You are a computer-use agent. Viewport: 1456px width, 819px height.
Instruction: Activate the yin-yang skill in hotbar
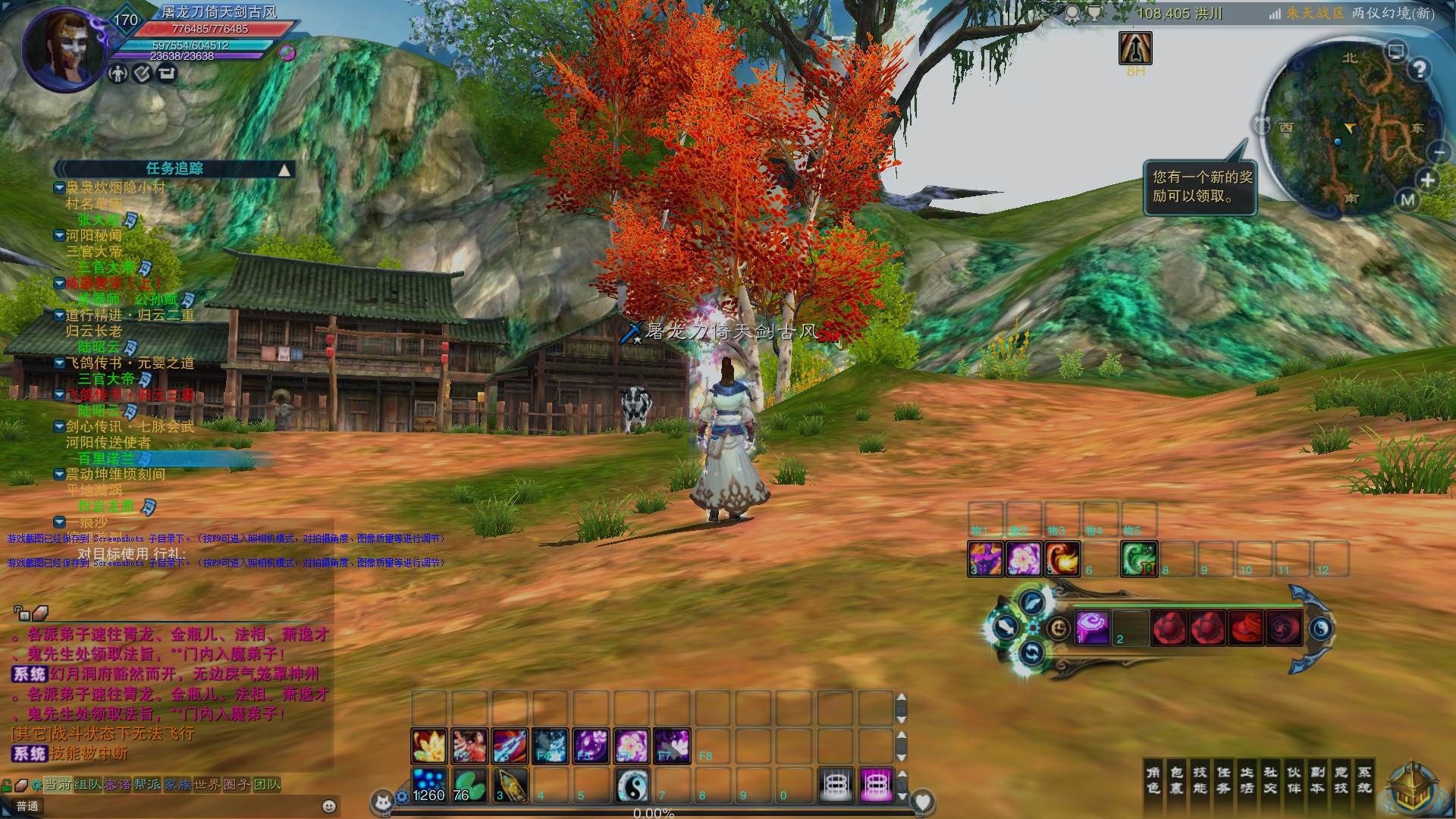click(632, 785)
